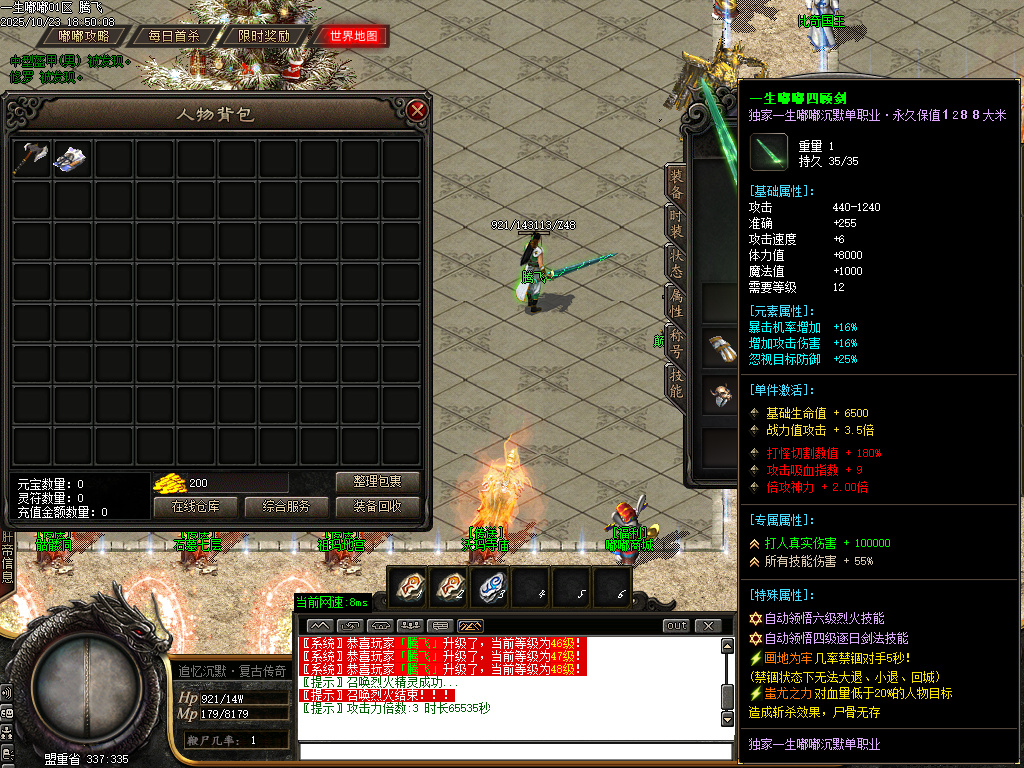
Task: Open the 世界地图 world map
Action: [353, 36]
